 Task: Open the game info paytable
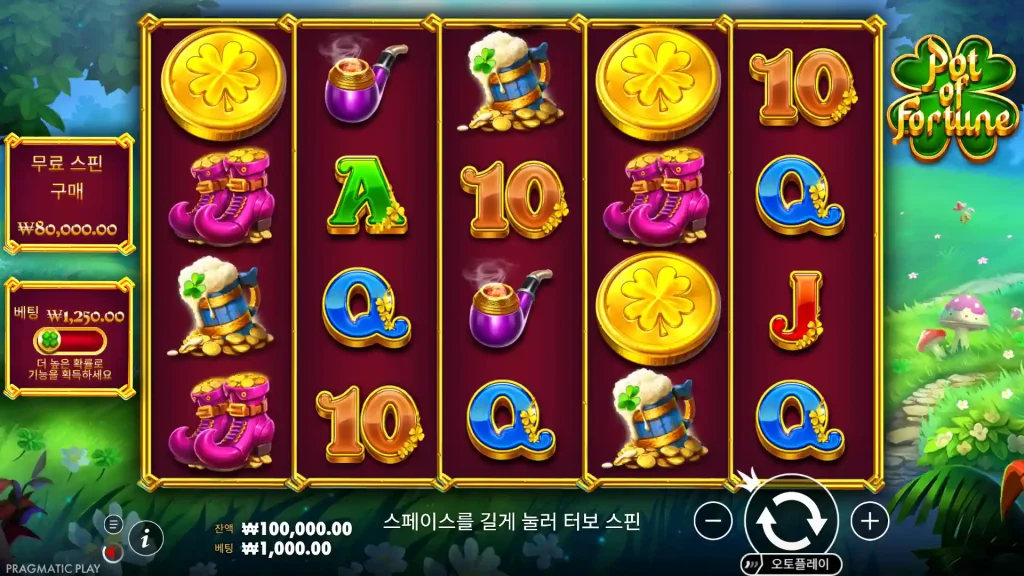[146, 538]
